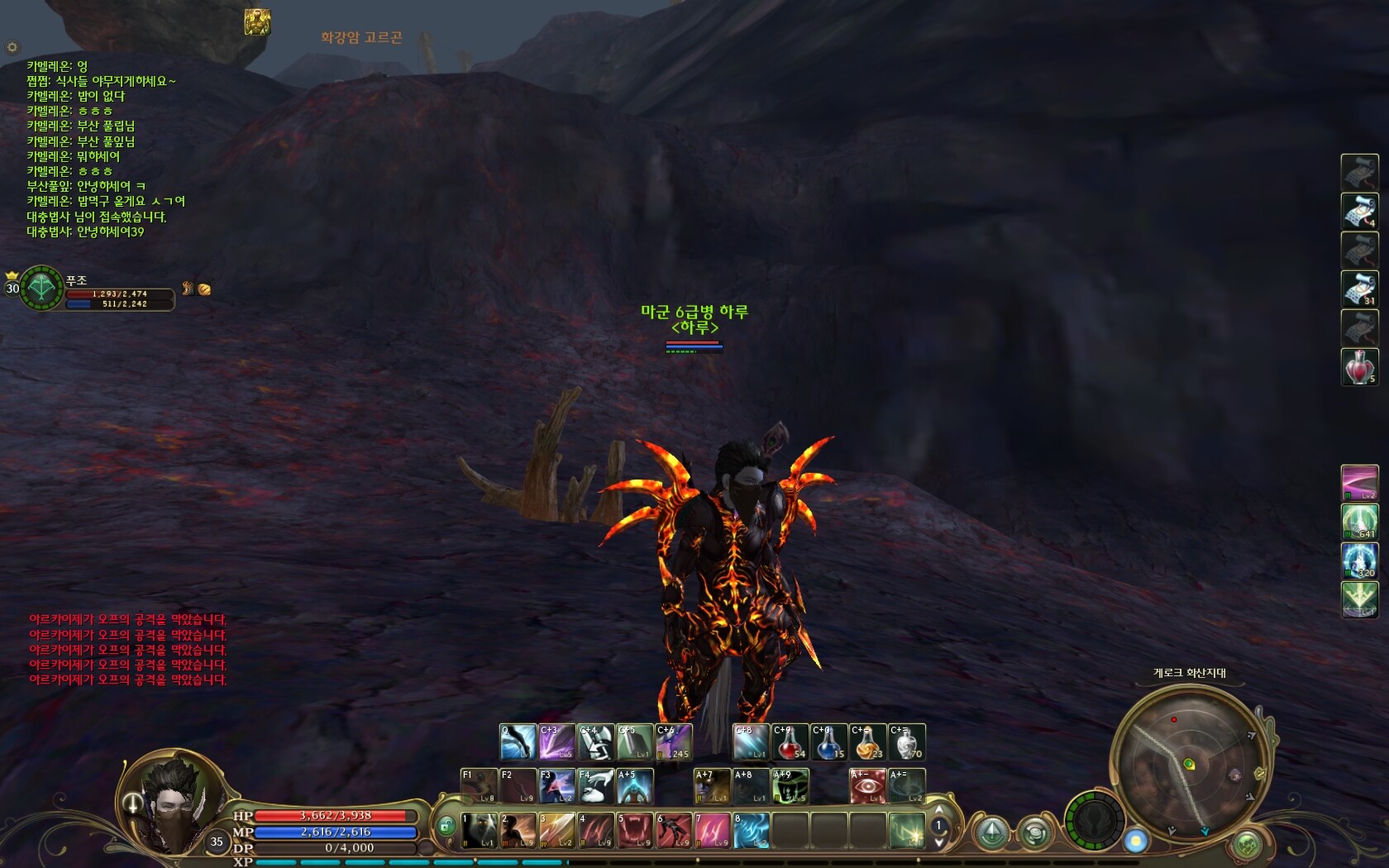Click the wings flight gauge emblem
This screenshot has height=868, width=1389.
click(x=1095, y=822)
